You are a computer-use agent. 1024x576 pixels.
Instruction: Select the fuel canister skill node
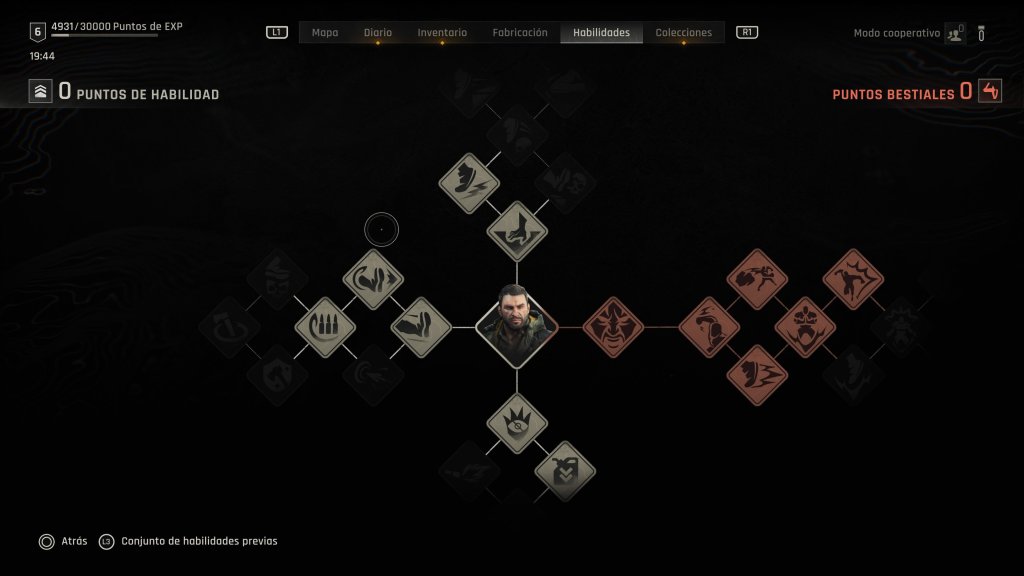pyautogui.click(x=565, y=470)
